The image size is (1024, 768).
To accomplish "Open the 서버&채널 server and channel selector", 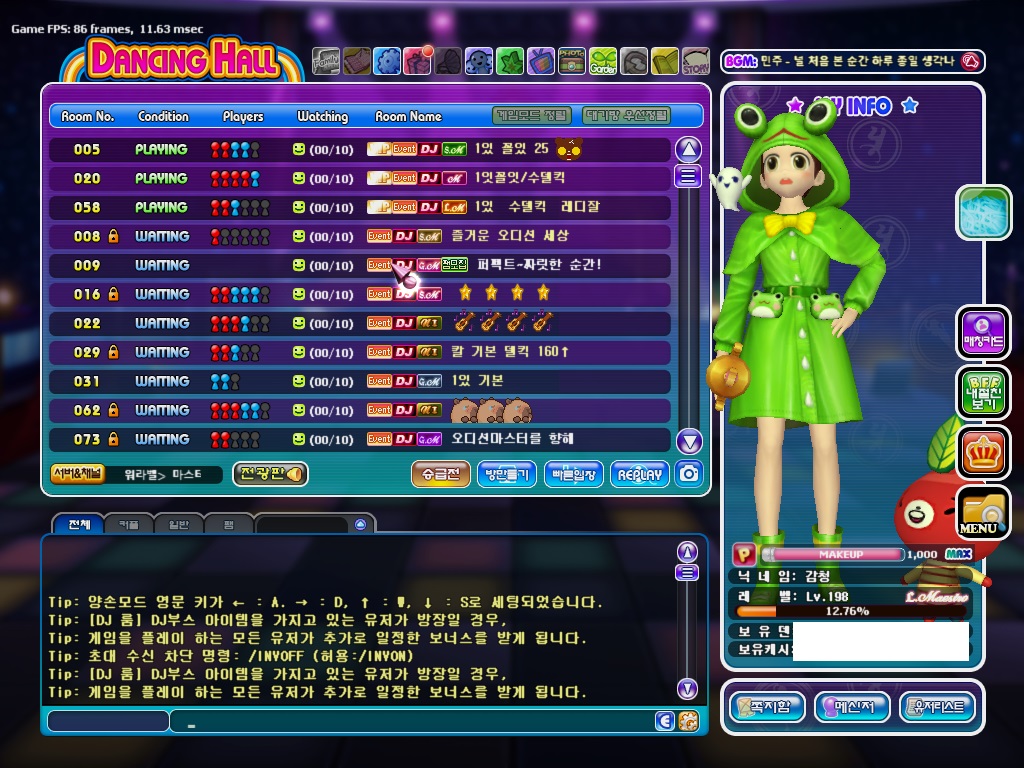I will [x=77, y=474].
